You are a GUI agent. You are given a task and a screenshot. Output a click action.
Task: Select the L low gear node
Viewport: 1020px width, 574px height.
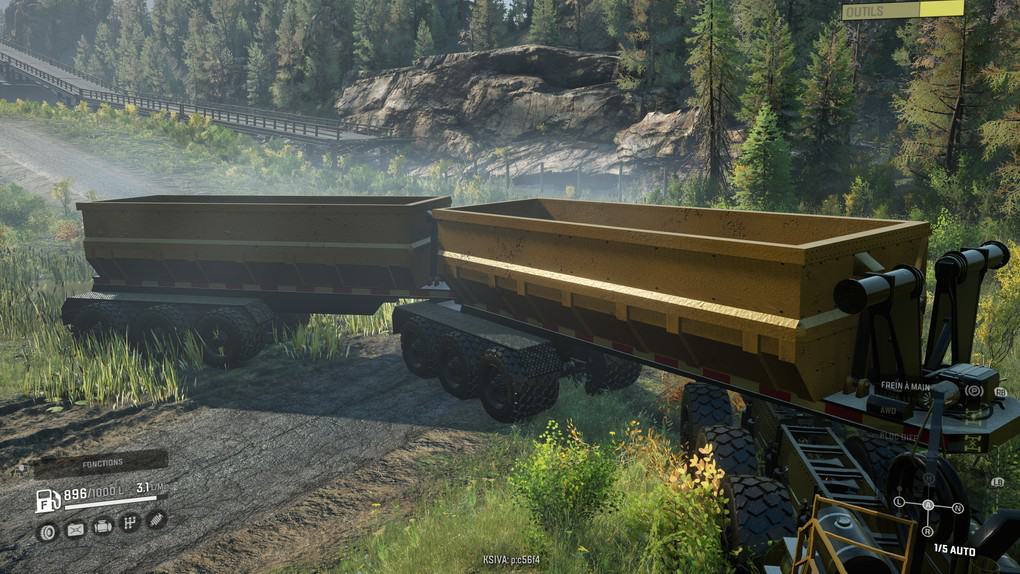[899, 501]
